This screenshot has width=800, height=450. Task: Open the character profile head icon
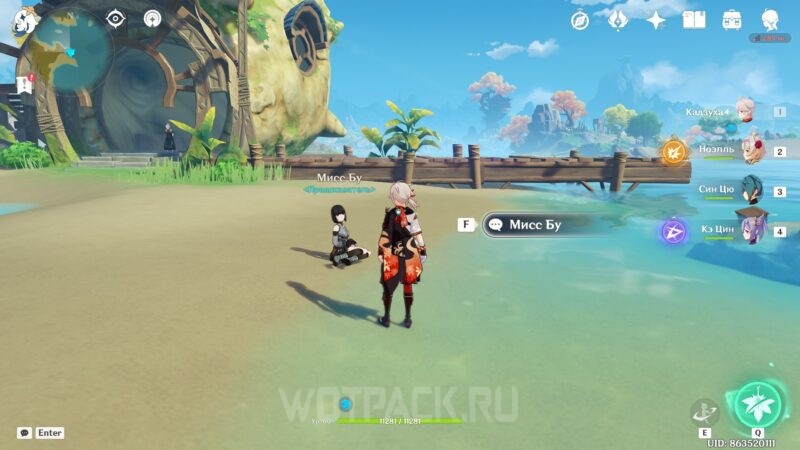pyautogui.click(x=770, y=19)
